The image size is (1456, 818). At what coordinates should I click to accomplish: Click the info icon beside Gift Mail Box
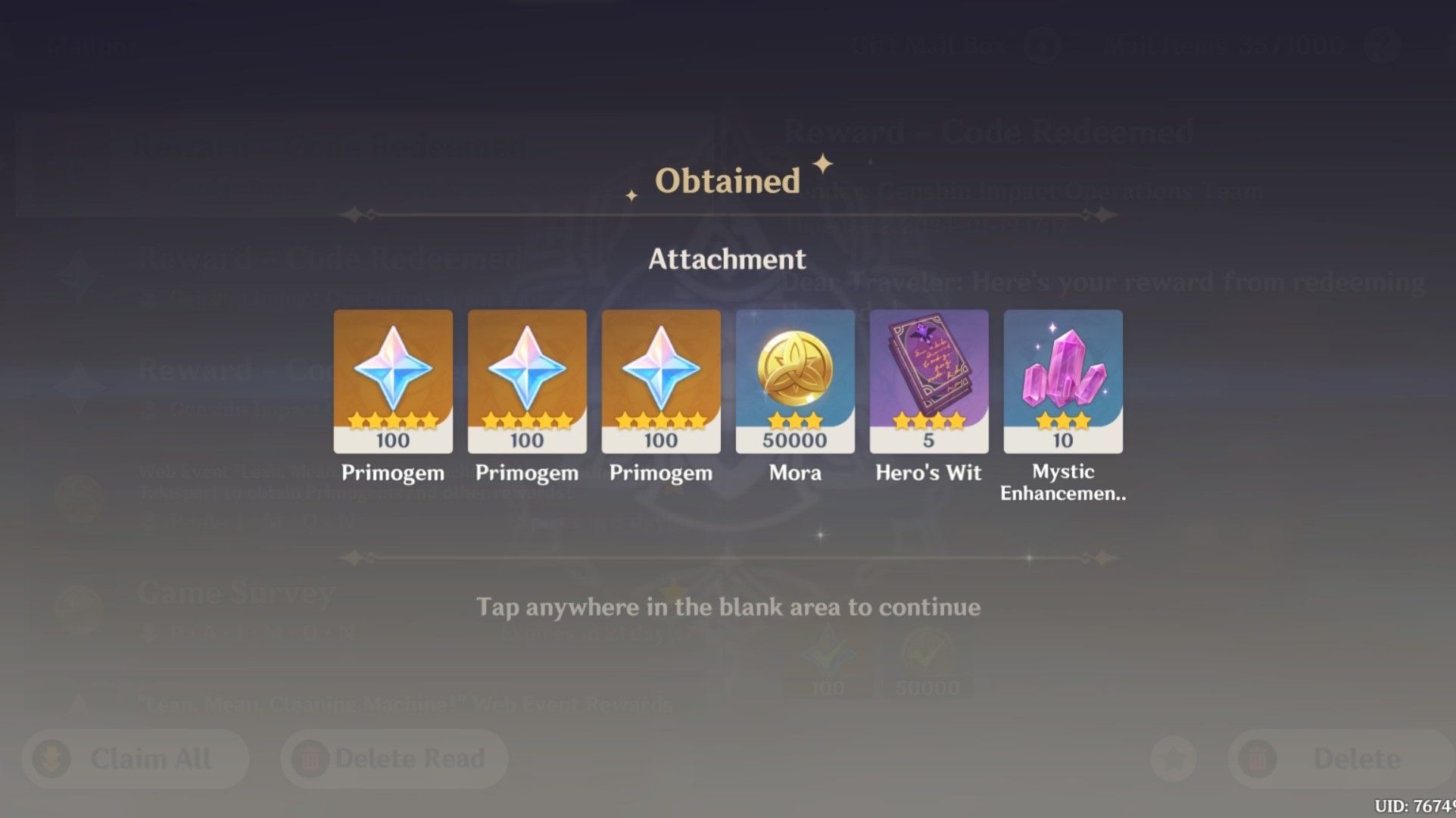coord(1041,45)
